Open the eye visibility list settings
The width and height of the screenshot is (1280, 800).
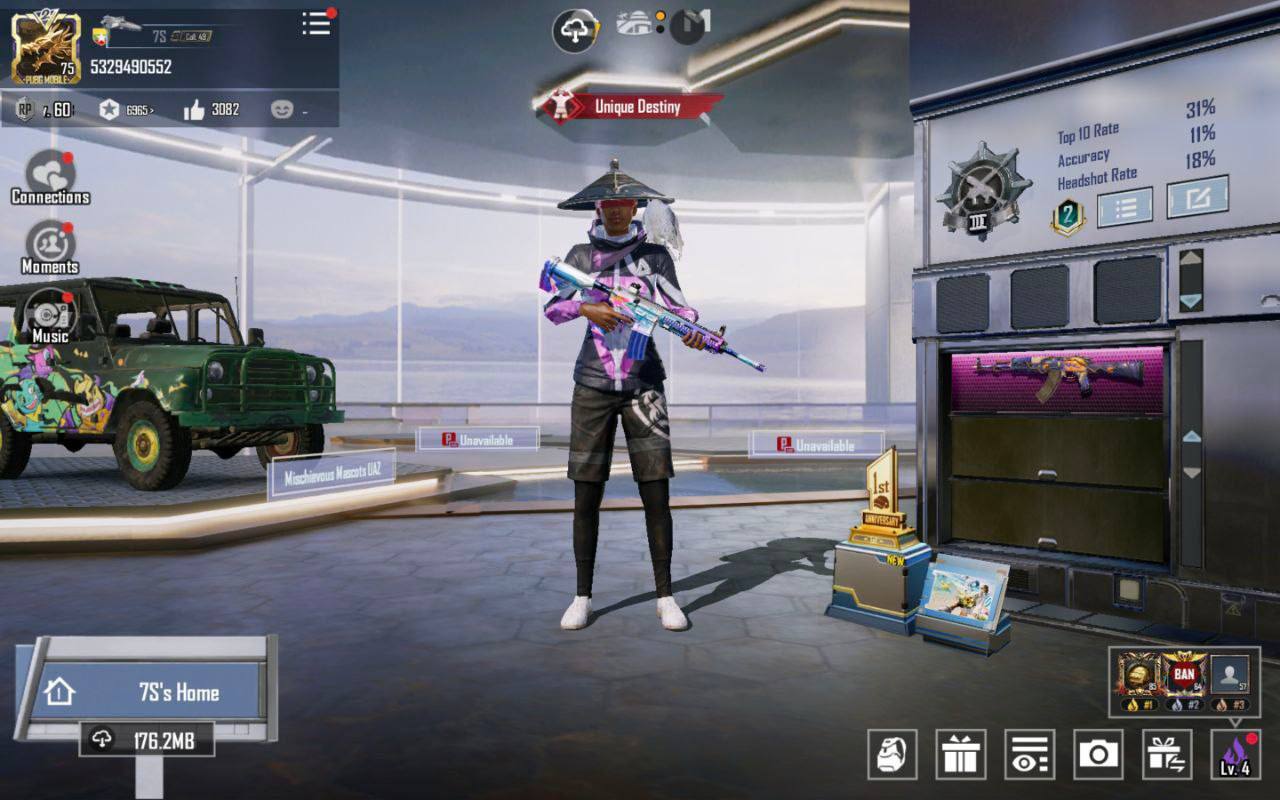pos(1029,754)
